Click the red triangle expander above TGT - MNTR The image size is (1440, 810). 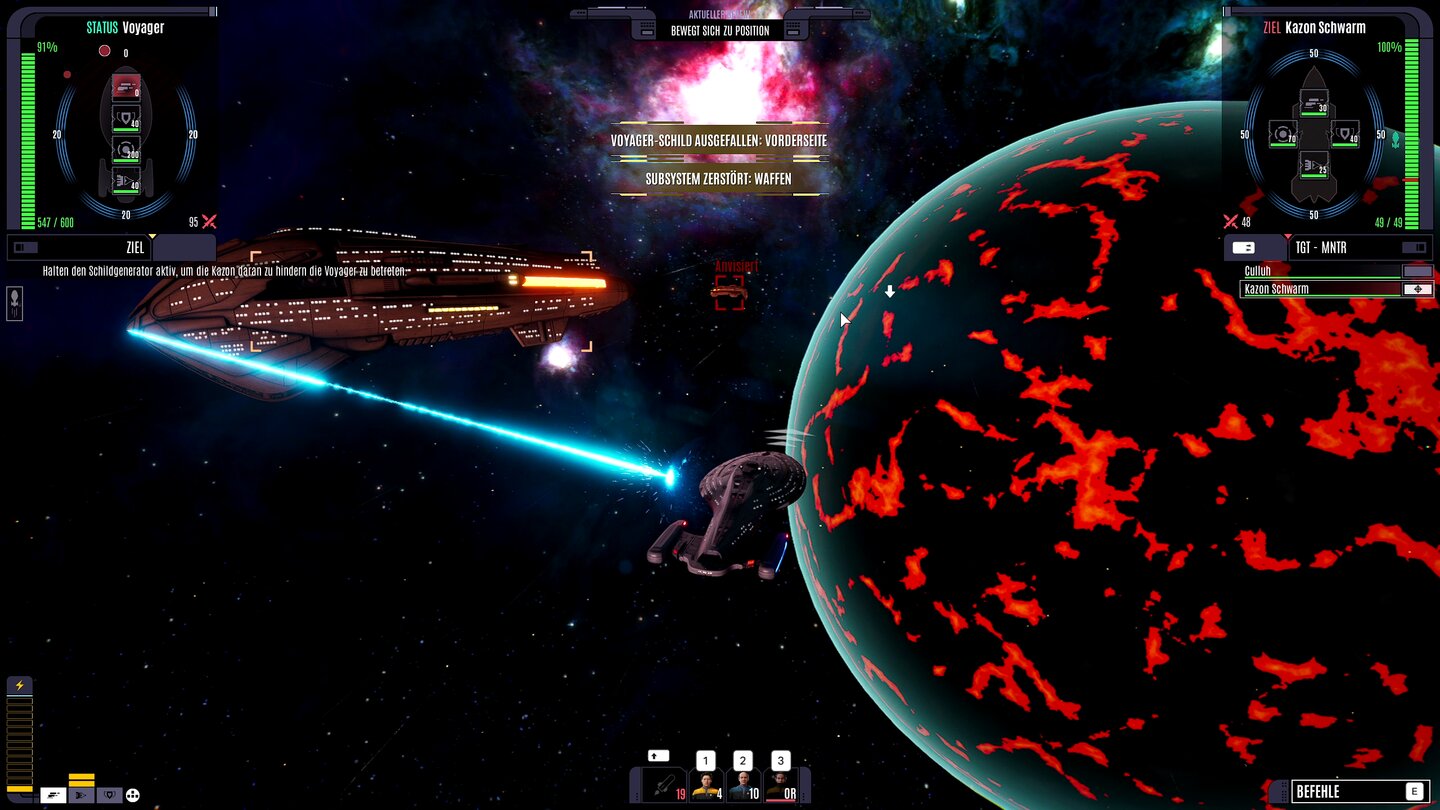1288,235
